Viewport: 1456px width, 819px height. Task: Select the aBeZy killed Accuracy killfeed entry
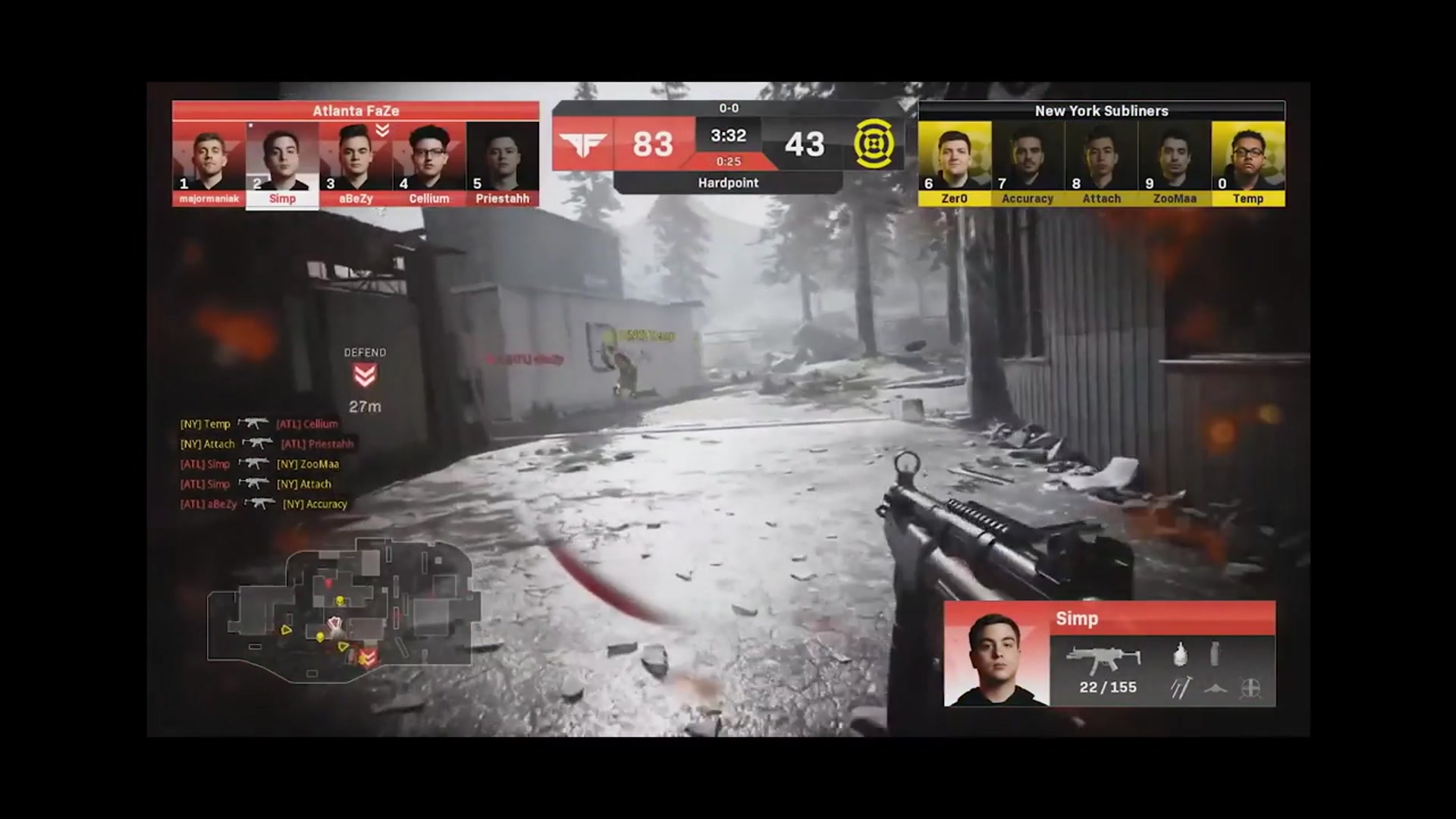pyautogui.click(x=263, y=504)
